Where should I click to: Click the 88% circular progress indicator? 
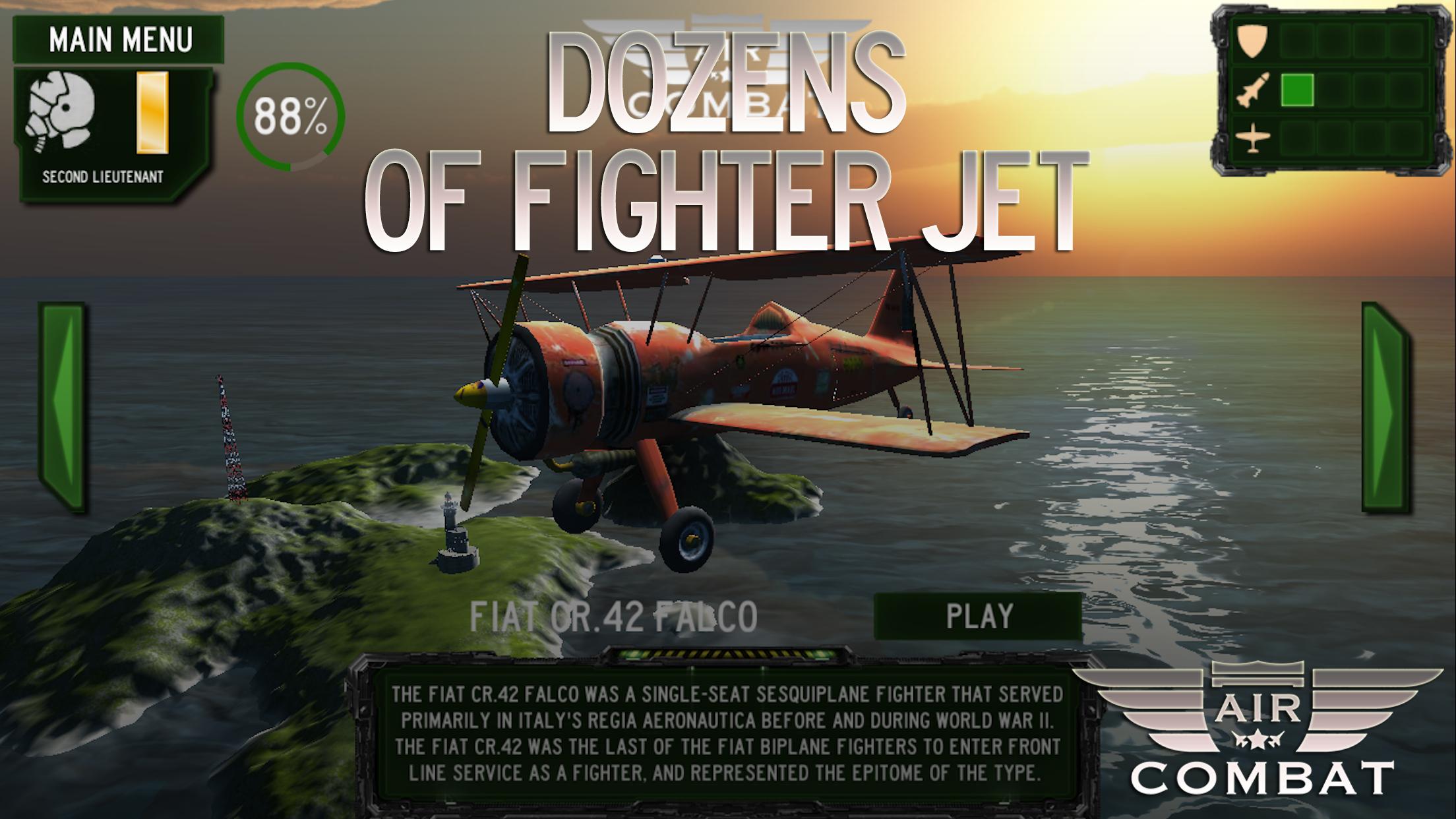pos(290,117)
